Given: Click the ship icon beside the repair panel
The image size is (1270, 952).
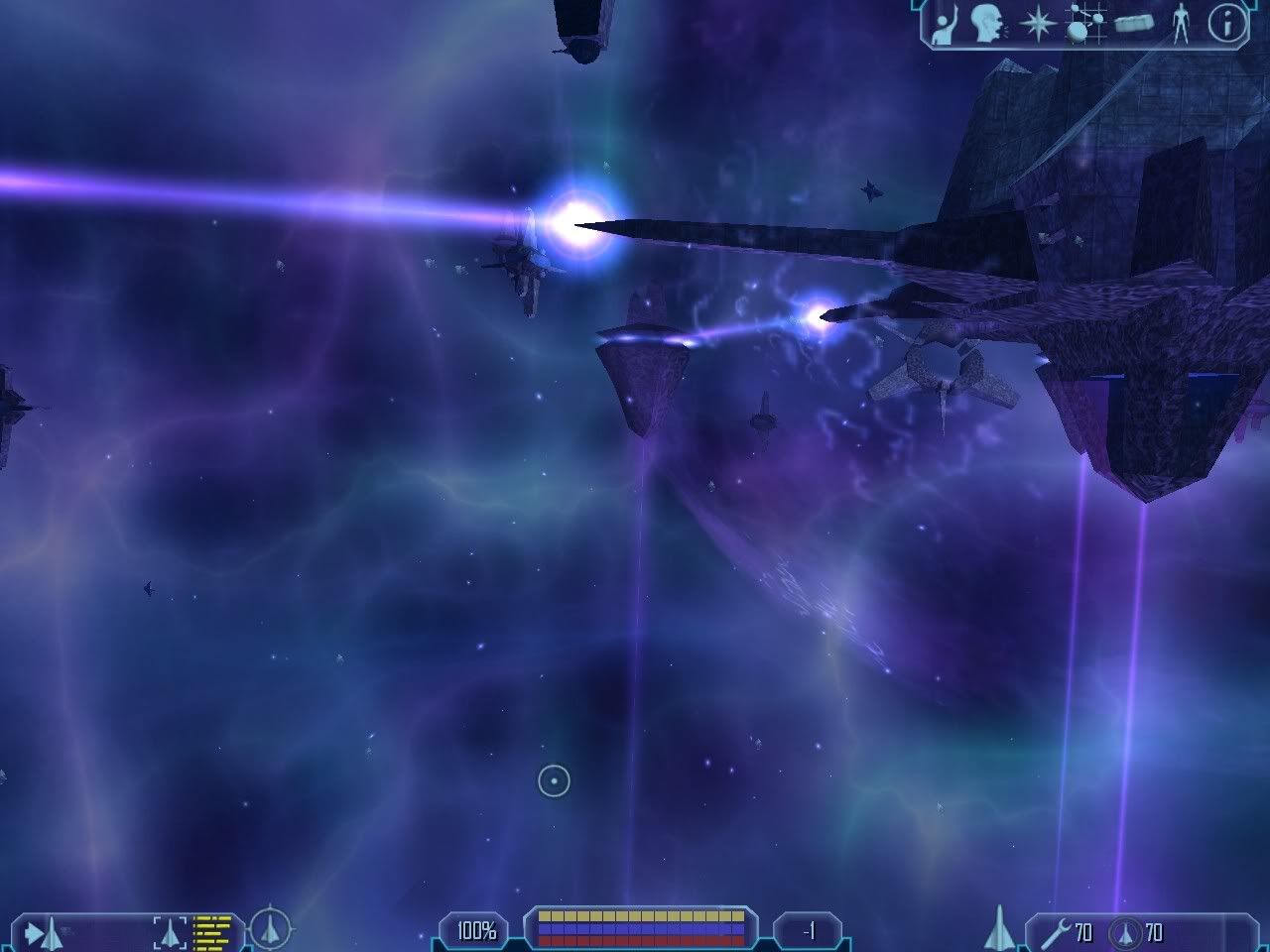Looking at the screenshot, I should 999,928.
